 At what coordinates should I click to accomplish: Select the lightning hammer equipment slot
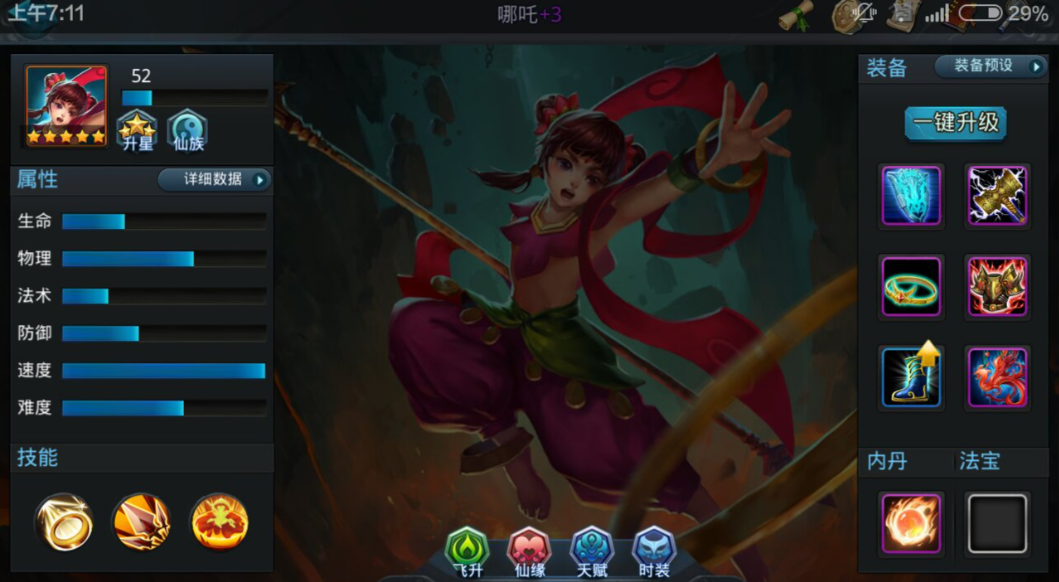pos(997,196)
